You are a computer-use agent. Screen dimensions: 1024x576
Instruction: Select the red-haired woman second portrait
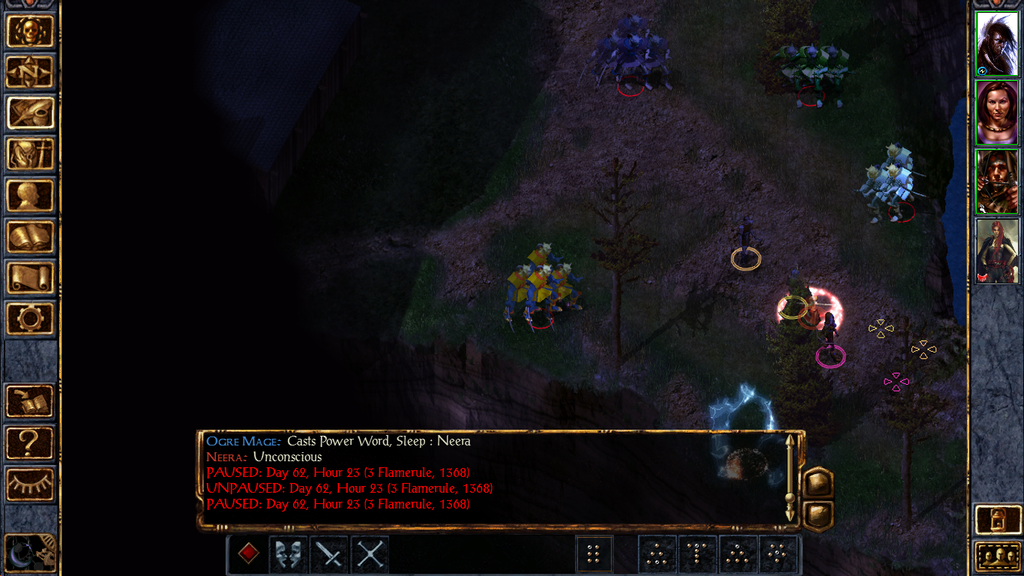tap(997, 112)
